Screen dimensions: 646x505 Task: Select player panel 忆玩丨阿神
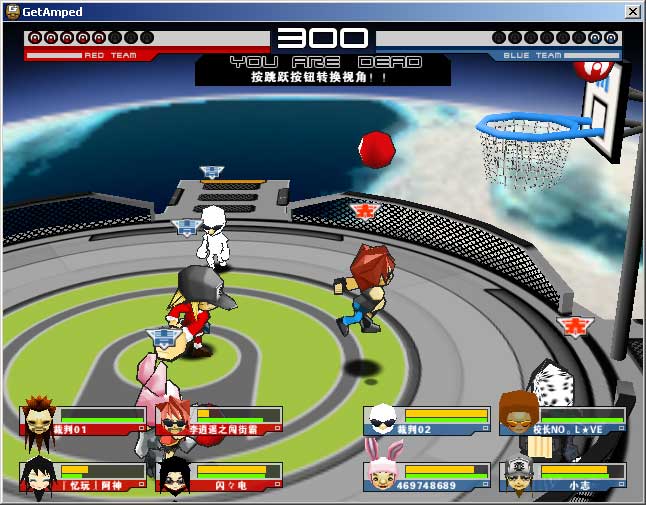pos(84,476)
